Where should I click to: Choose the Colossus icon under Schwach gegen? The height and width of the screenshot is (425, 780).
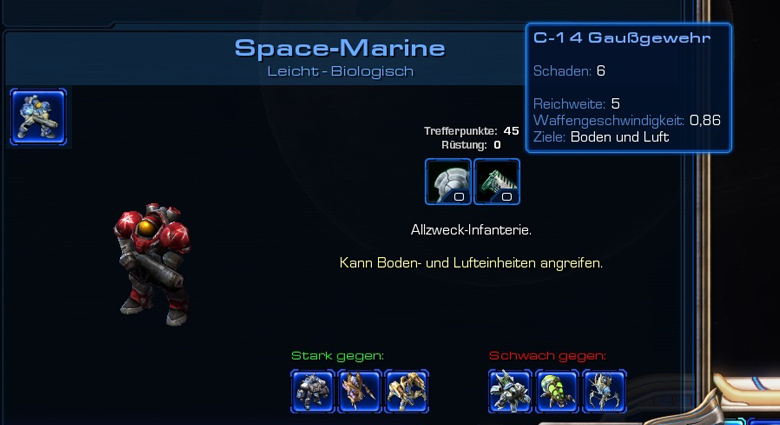coord(604,391)
